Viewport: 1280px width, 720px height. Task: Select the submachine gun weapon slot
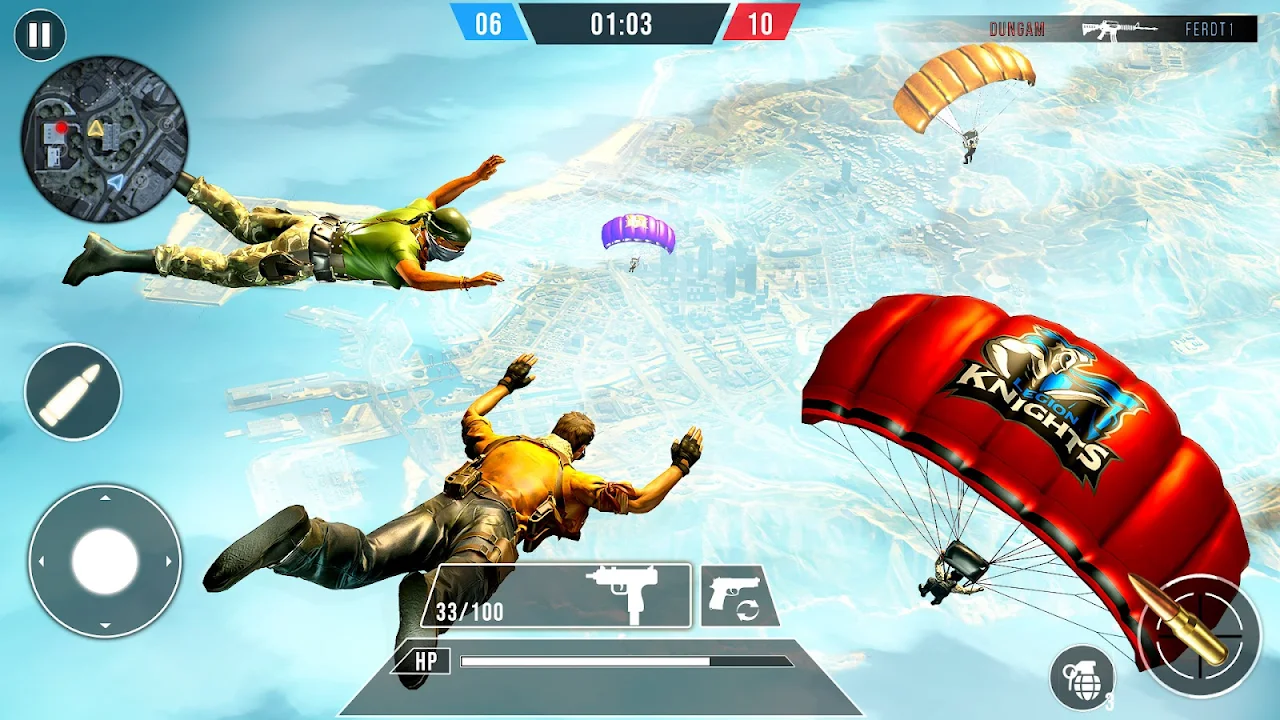(x=556, y=596)
